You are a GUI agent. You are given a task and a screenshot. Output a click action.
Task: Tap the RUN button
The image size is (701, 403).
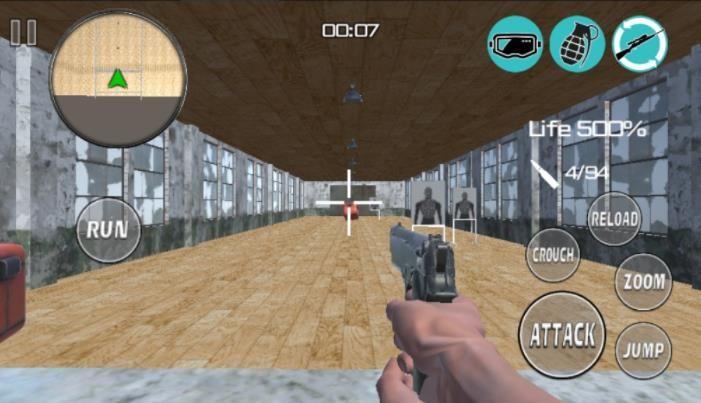[107, 228]
